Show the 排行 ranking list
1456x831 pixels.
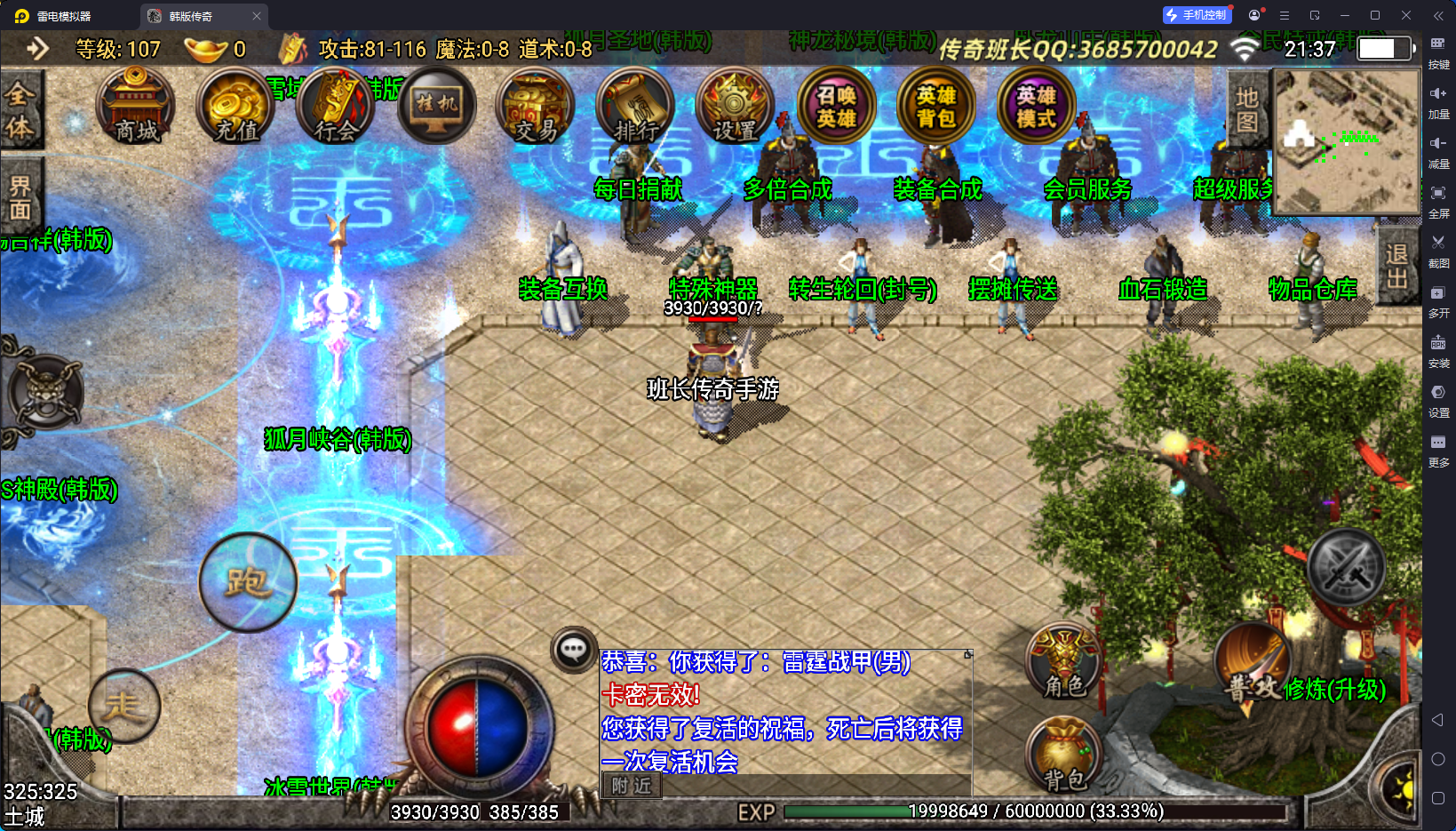click(x=636, y=107)
